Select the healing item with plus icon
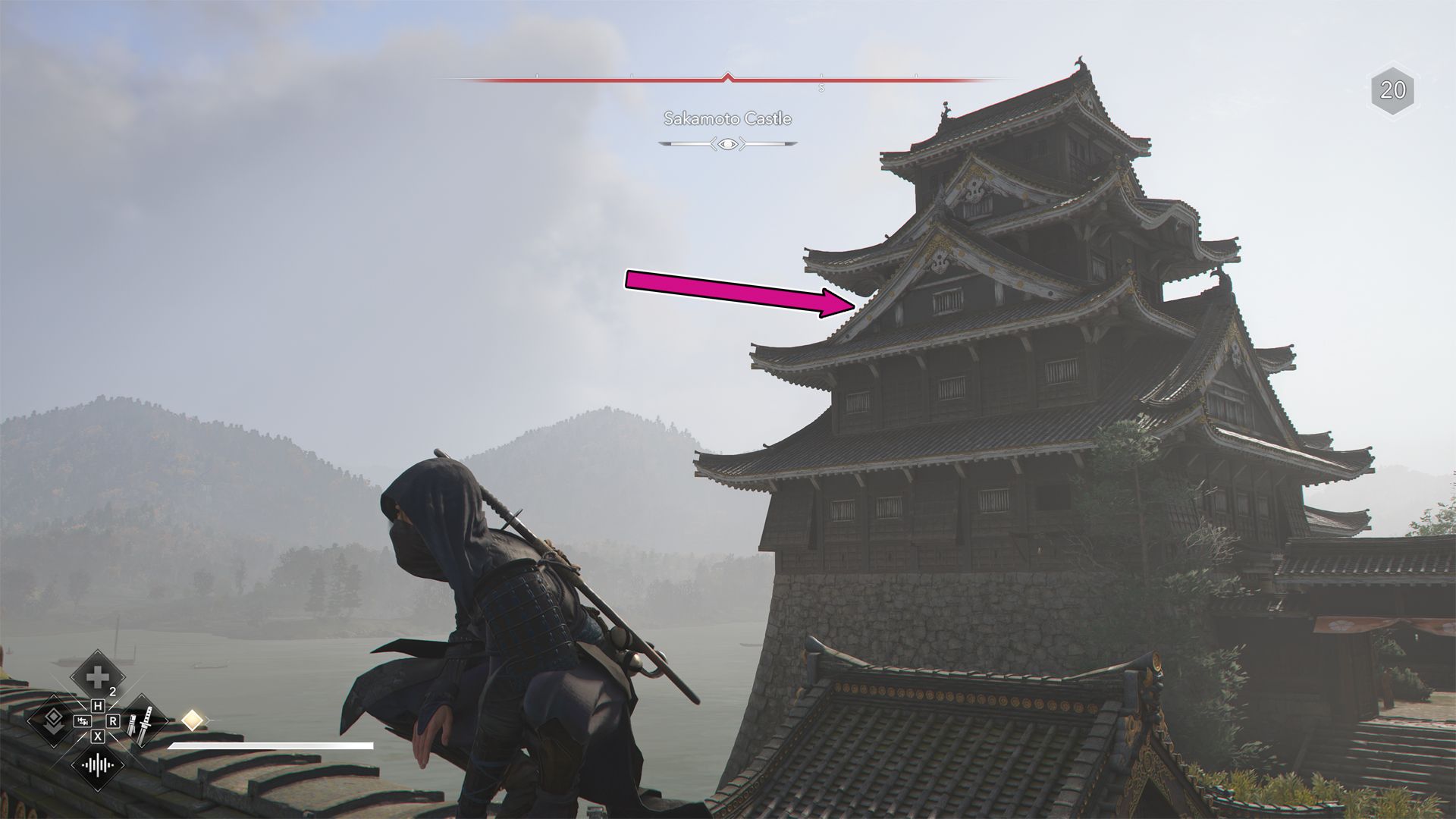 96,677
